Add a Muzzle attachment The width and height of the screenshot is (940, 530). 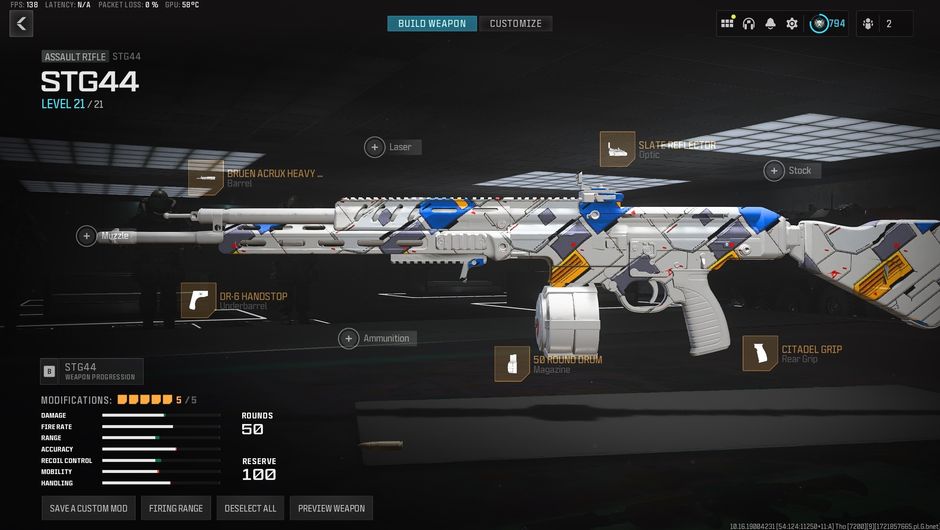pyautogui.click(x=87, y=236)
